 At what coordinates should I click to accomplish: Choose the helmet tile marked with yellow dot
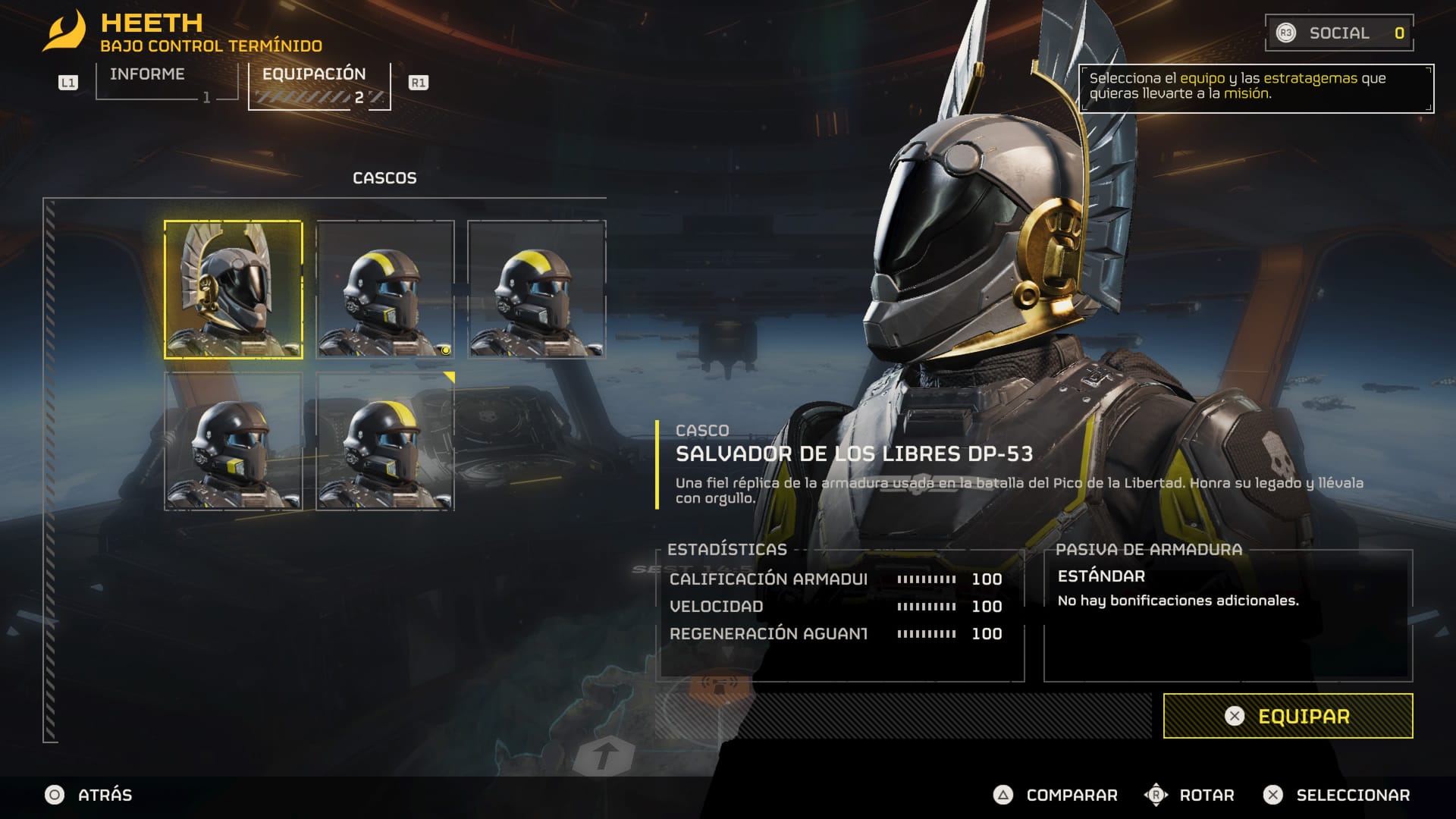point(385,290)
